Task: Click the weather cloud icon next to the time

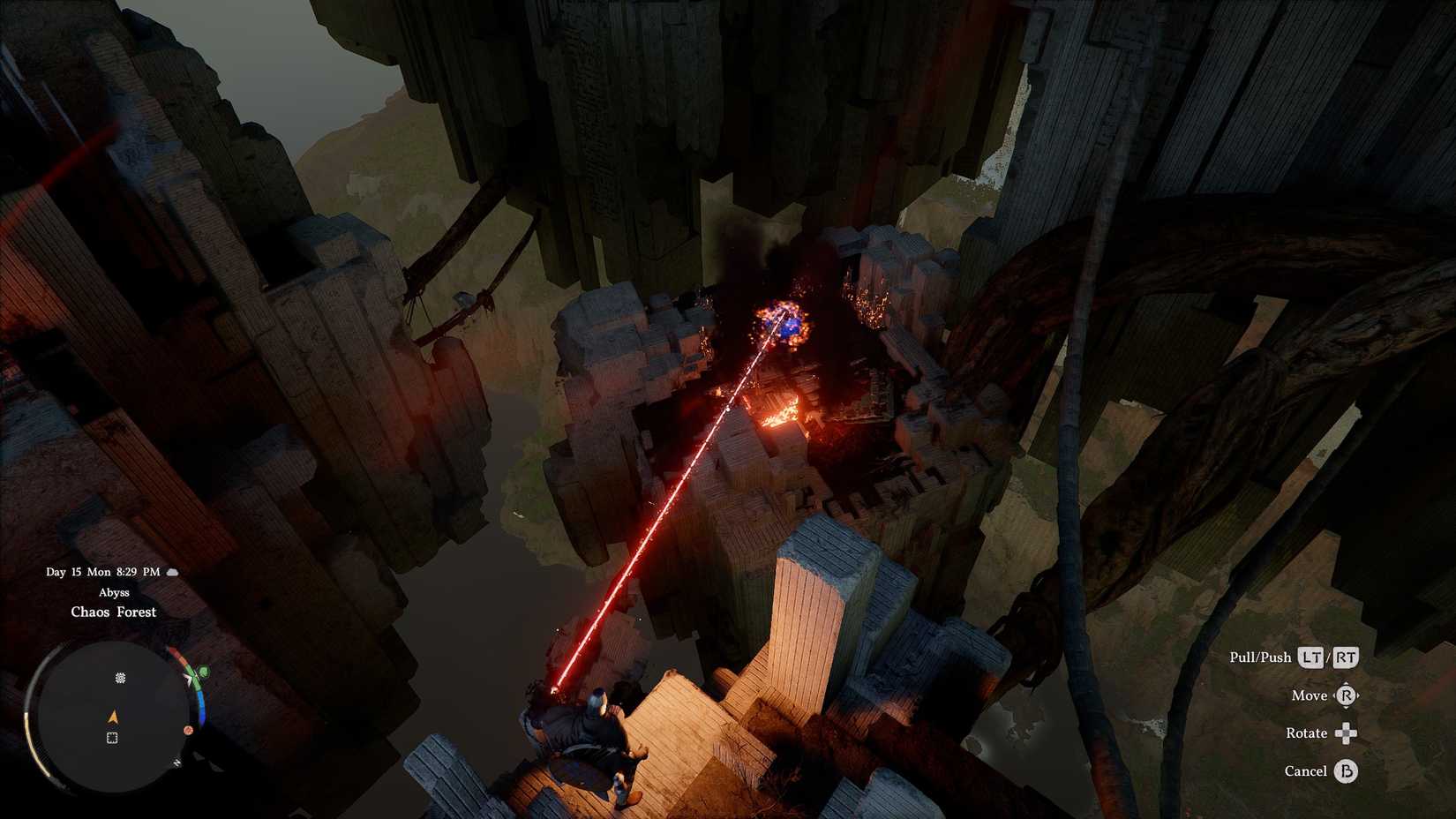Action: pos(172,572)
